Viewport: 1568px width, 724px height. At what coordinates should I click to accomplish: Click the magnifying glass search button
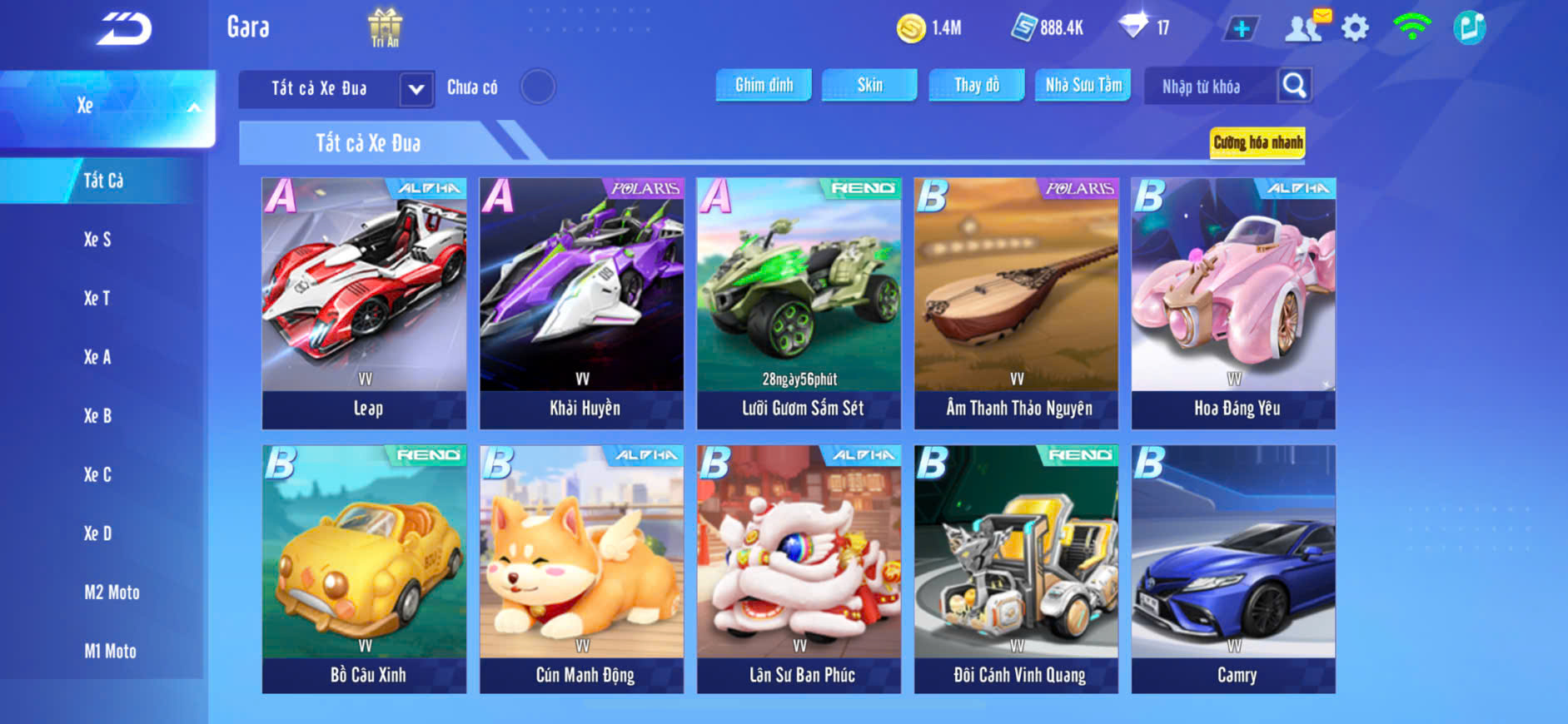tap(1294, 86)
